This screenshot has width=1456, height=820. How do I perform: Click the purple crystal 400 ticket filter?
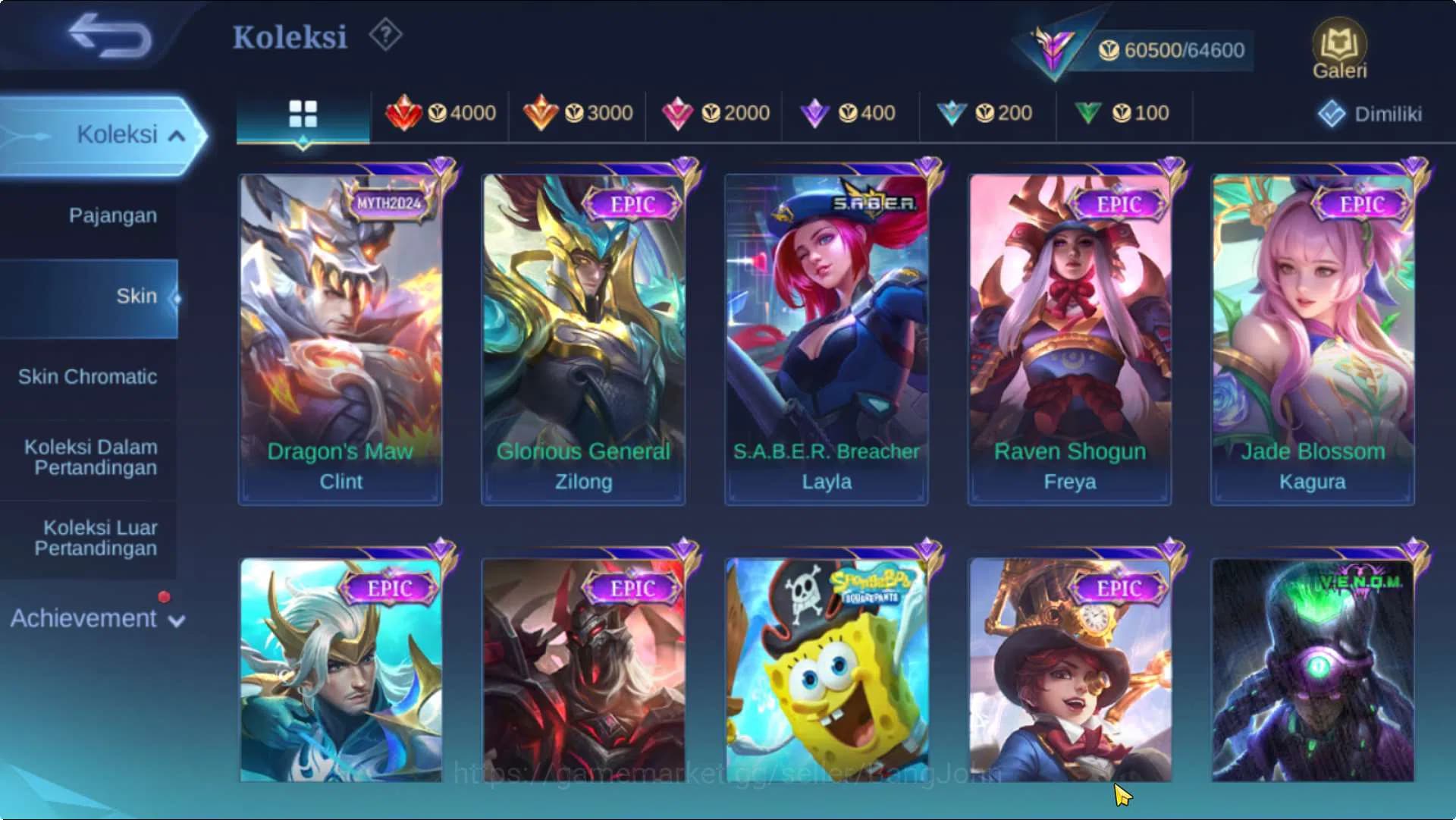pos(849,112)
